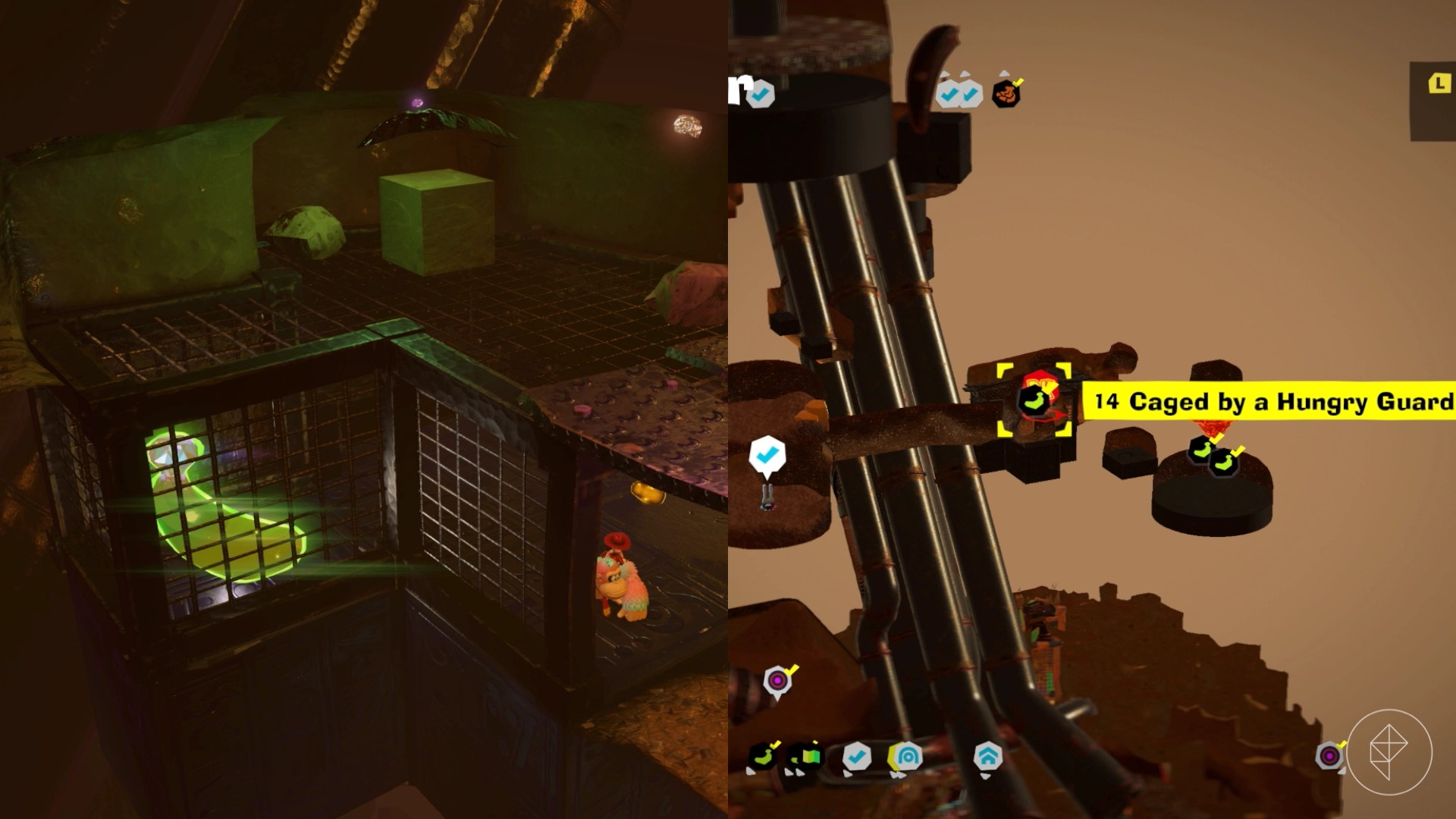This screenshot has width=1456, height=819.
Task: Select the blue archway map marker
Action: [906, 756]
